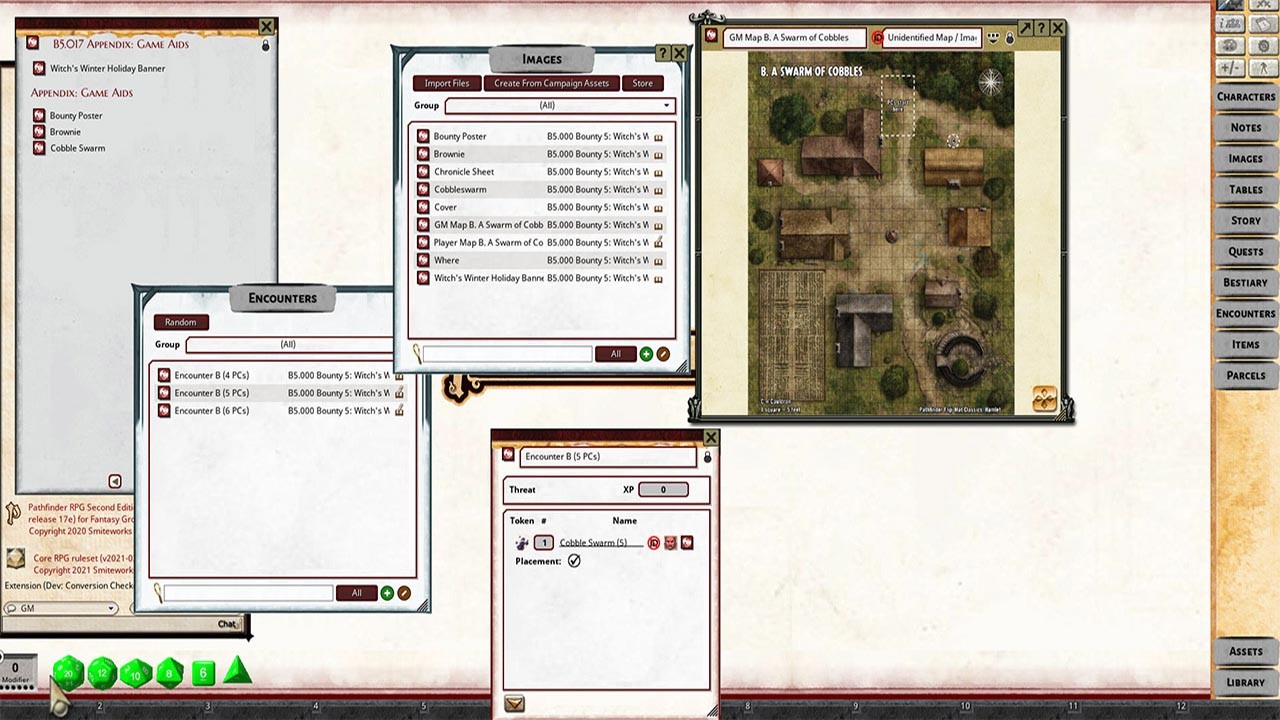Click the search field in the Images window
Screen dimensions: 1280x720
(x=507, y=353)
